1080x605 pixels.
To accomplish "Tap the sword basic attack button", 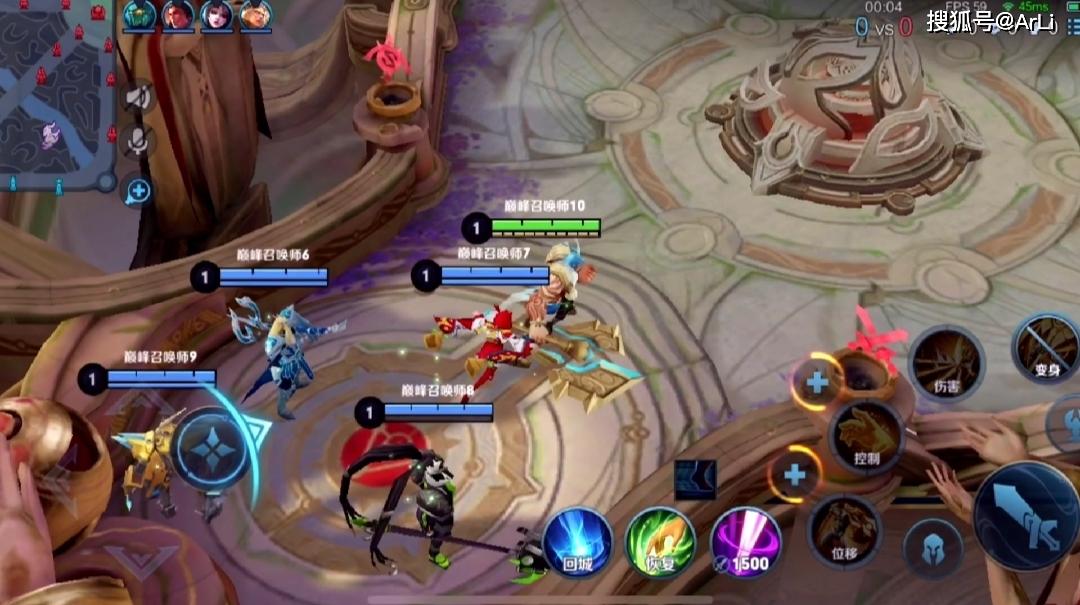I will (1025, 514).
